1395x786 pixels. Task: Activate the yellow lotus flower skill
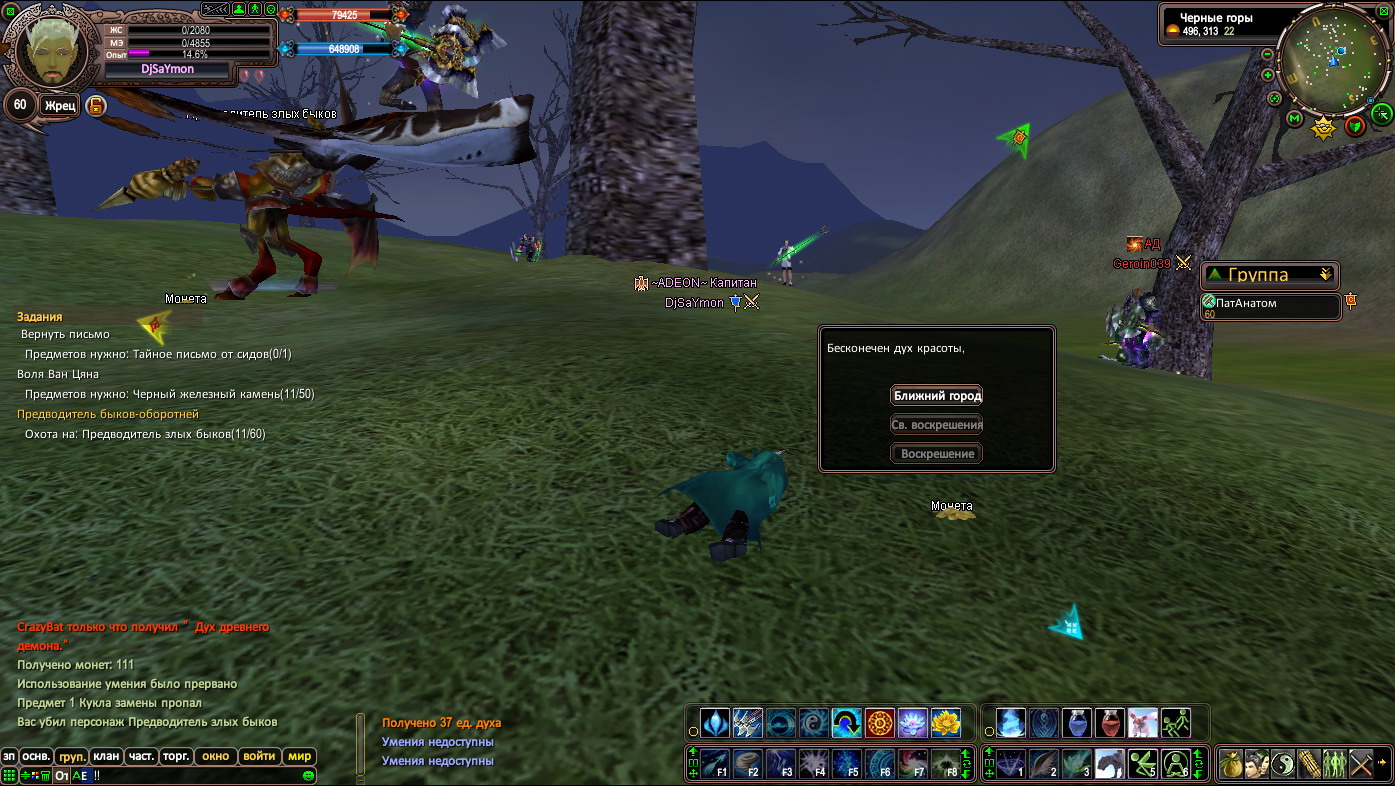945,723
